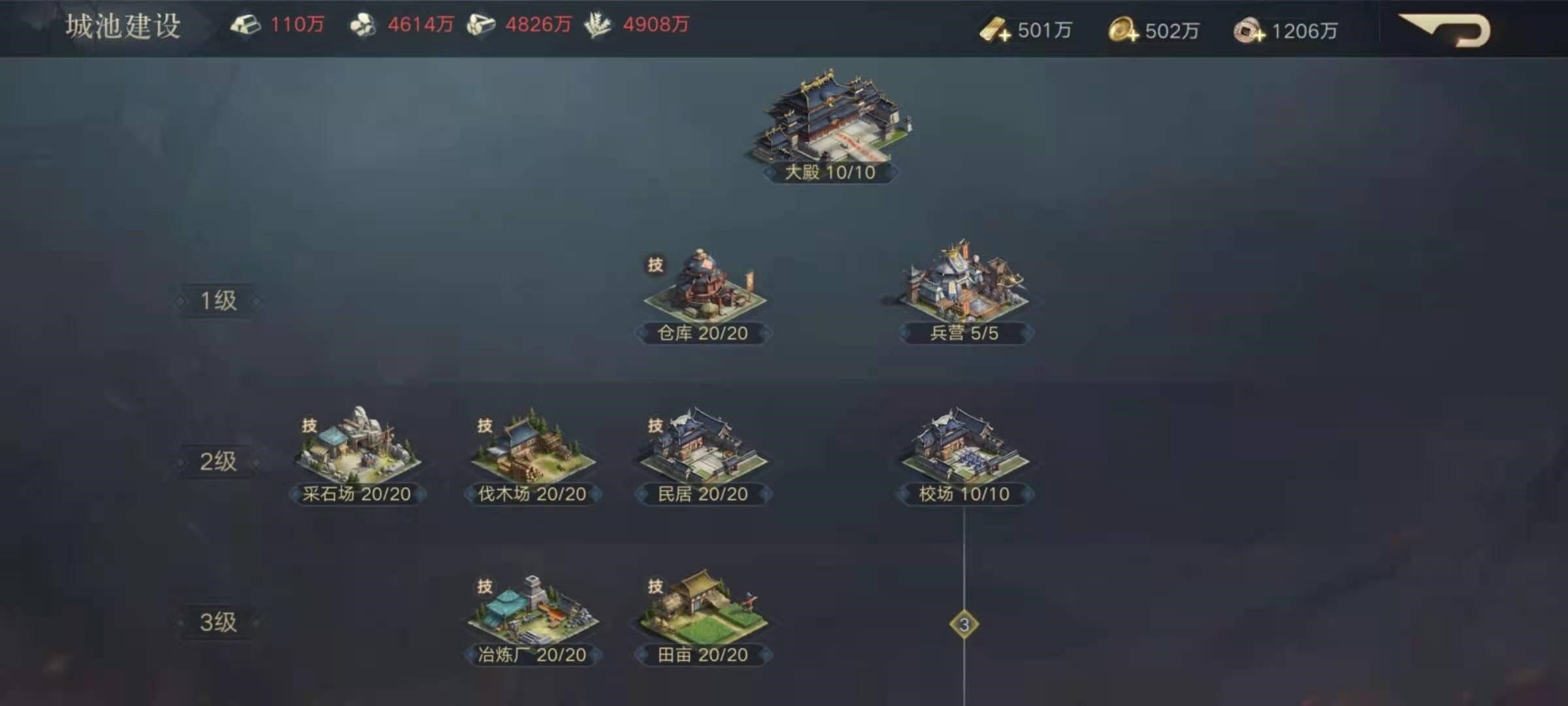Click the wood resource icon showing 4826万
The height and width of the screenshot is (706, 1568).
[482, 24]
